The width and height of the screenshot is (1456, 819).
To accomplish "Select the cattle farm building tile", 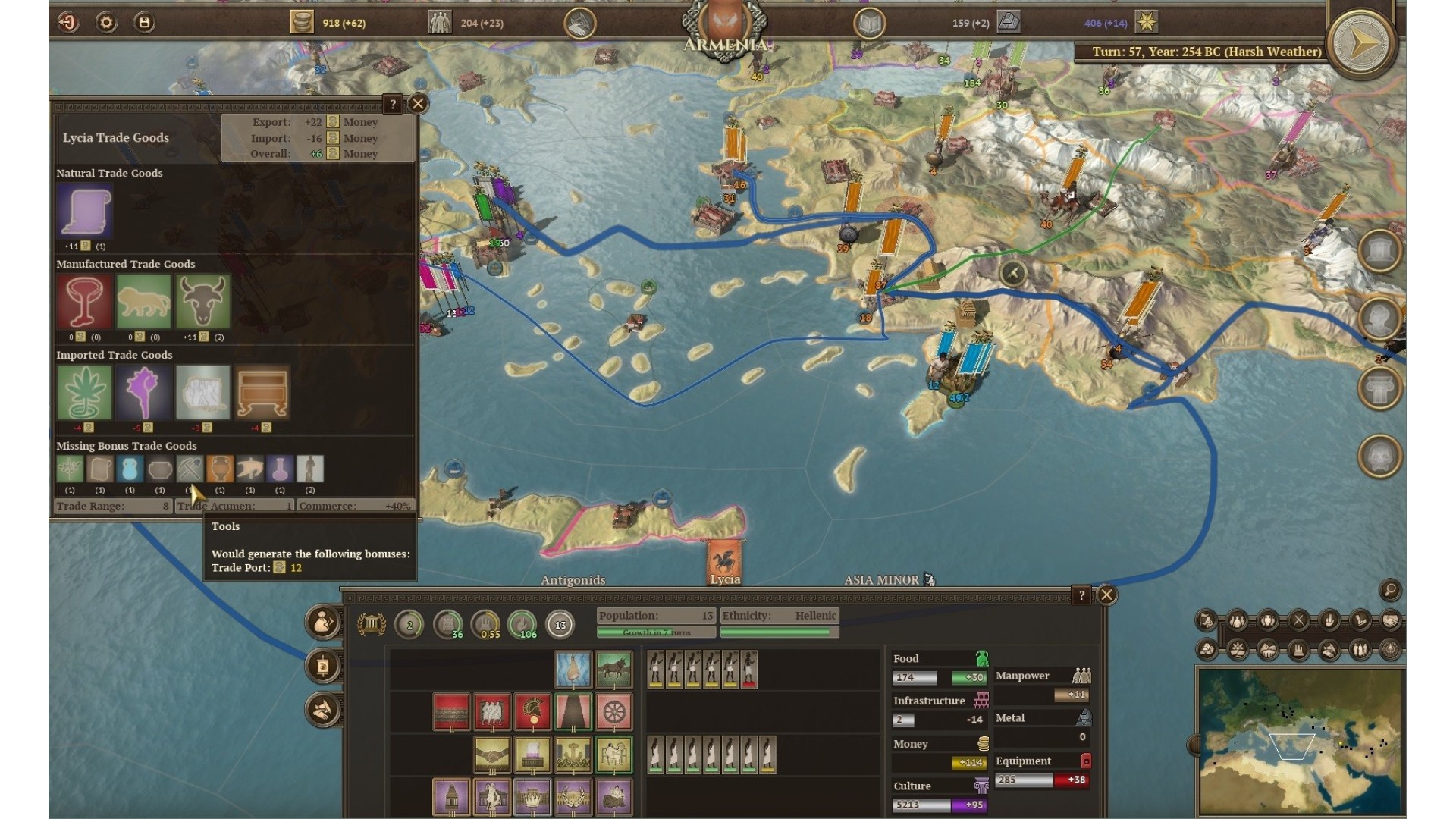I will pyautogui.click(x=613, y=670).
